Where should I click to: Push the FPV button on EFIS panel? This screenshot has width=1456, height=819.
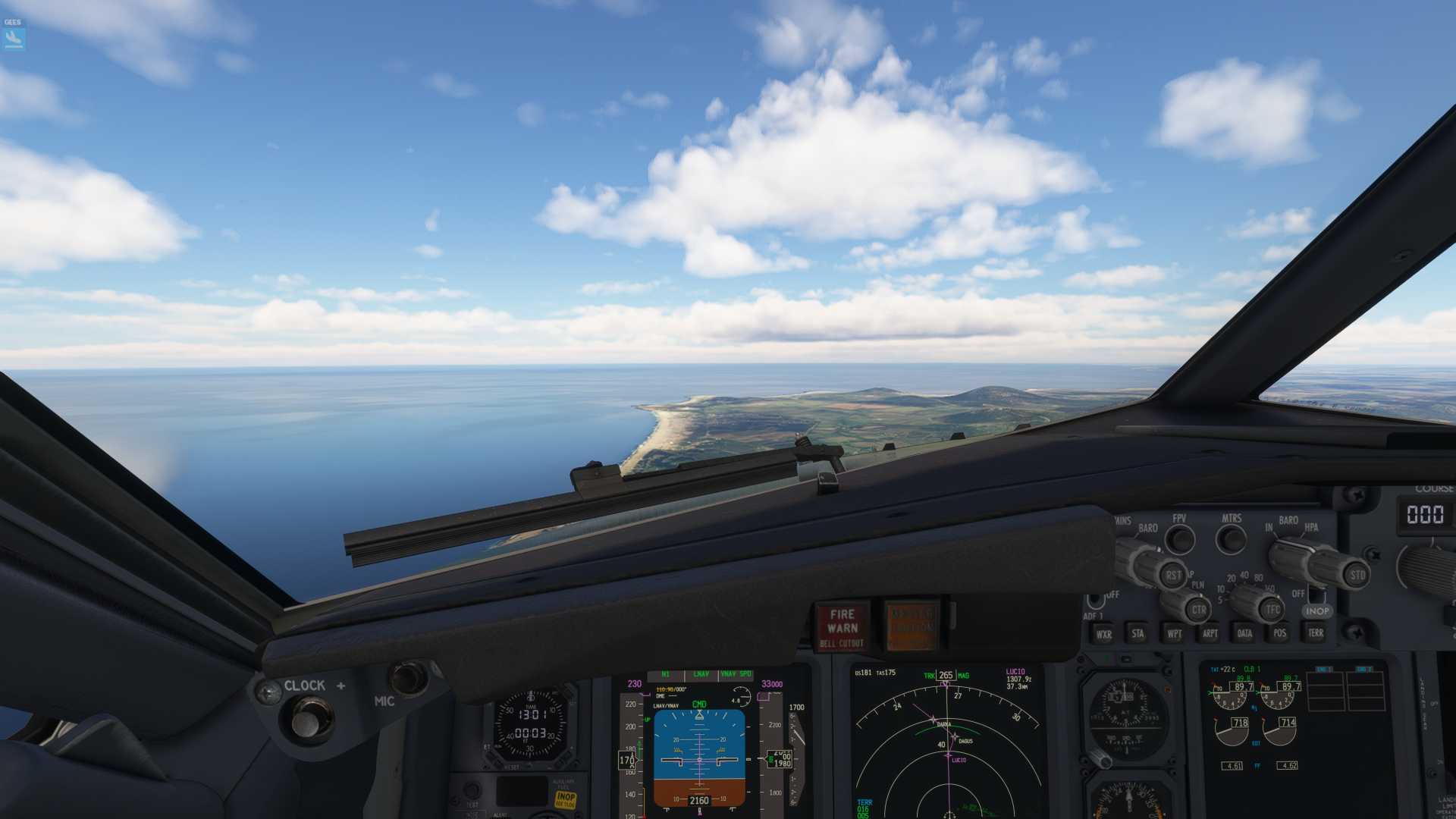1179,539
